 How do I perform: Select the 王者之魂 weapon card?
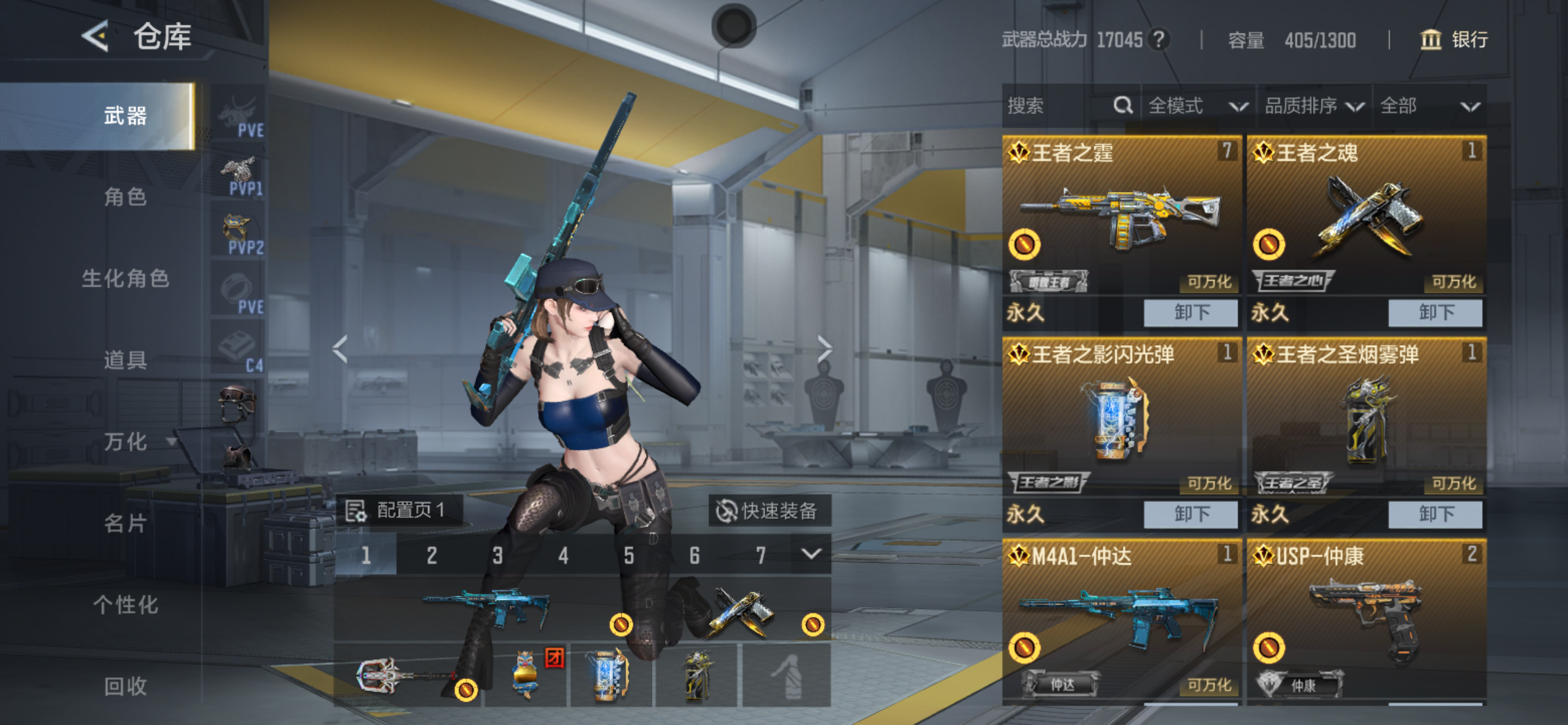coord(1365,217)
